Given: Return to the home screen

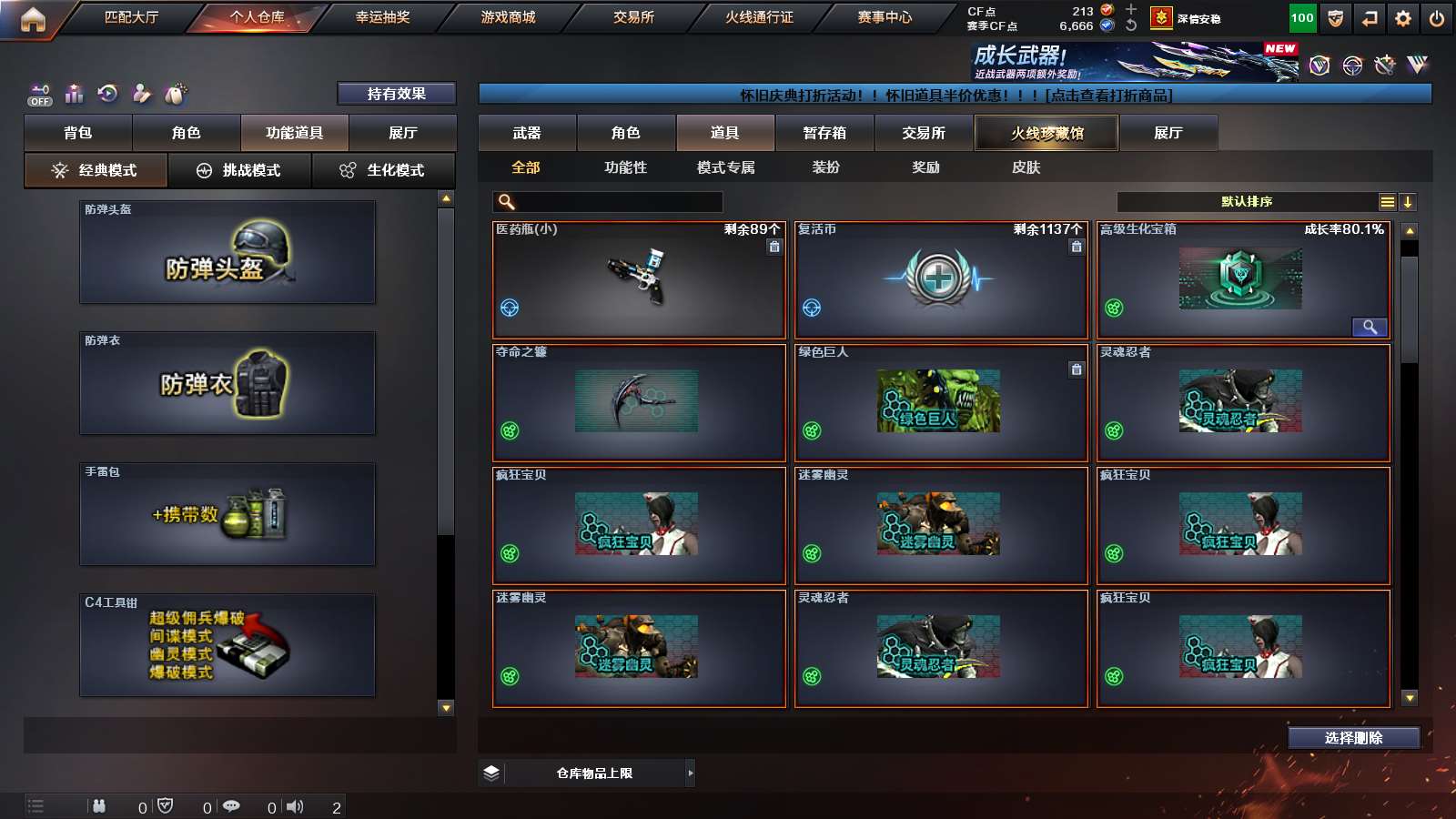Looking at the screenshot, I should (x=33, y=18).
